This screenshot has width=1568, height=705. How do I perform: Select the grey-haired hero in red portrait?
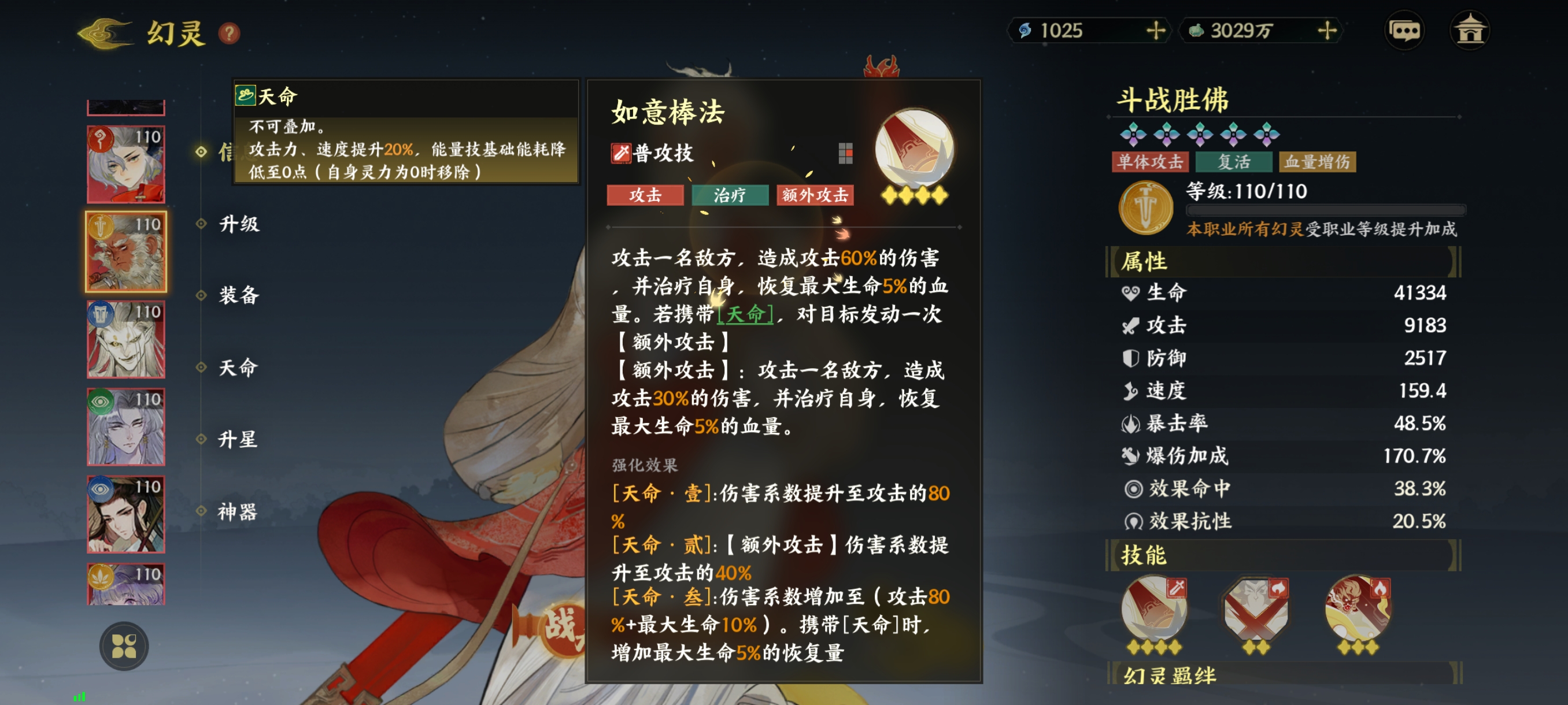coord(126,164)
